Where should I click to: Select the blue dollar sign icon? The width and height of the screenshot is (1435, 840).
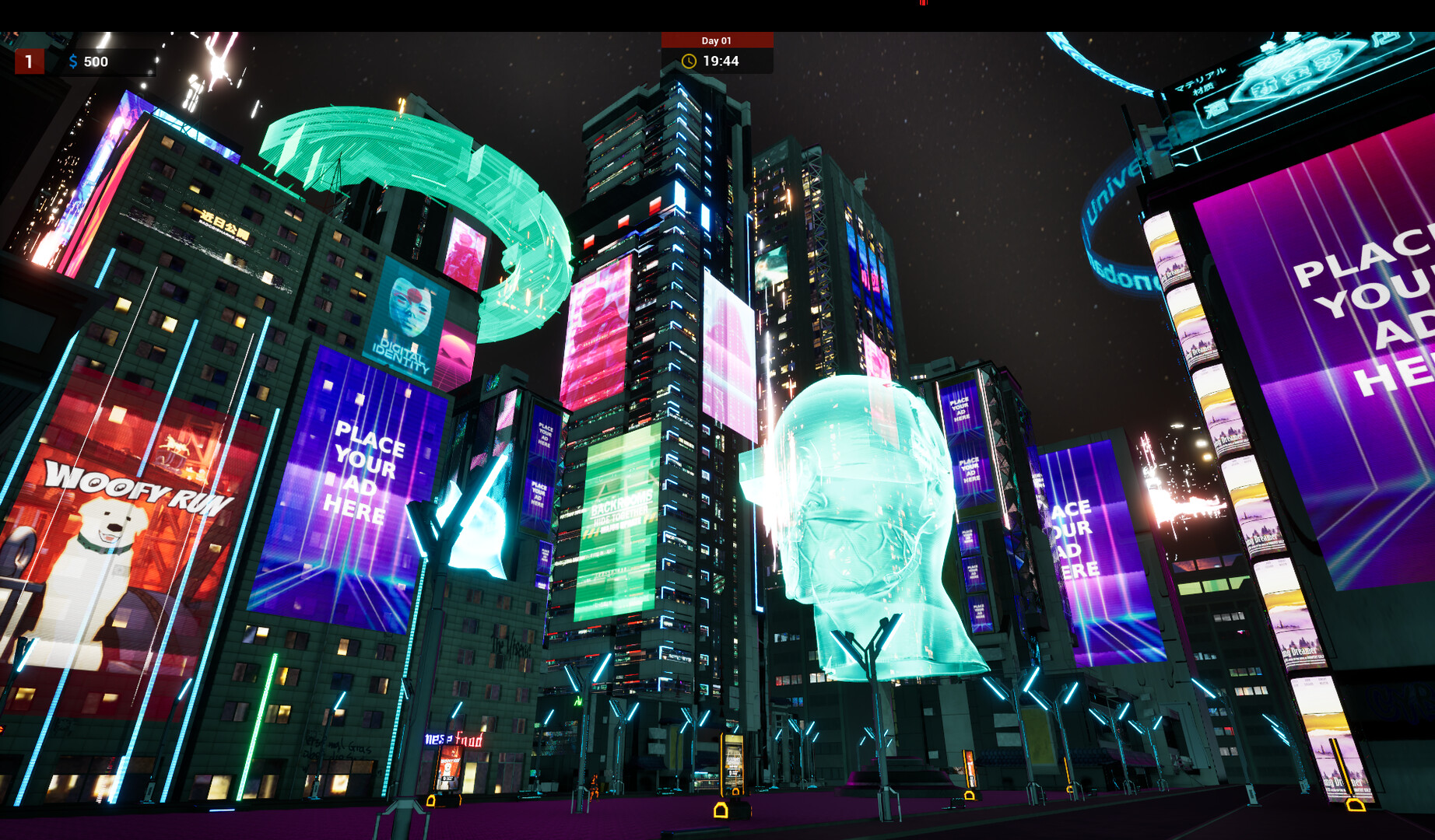click(x=74, y=62)
